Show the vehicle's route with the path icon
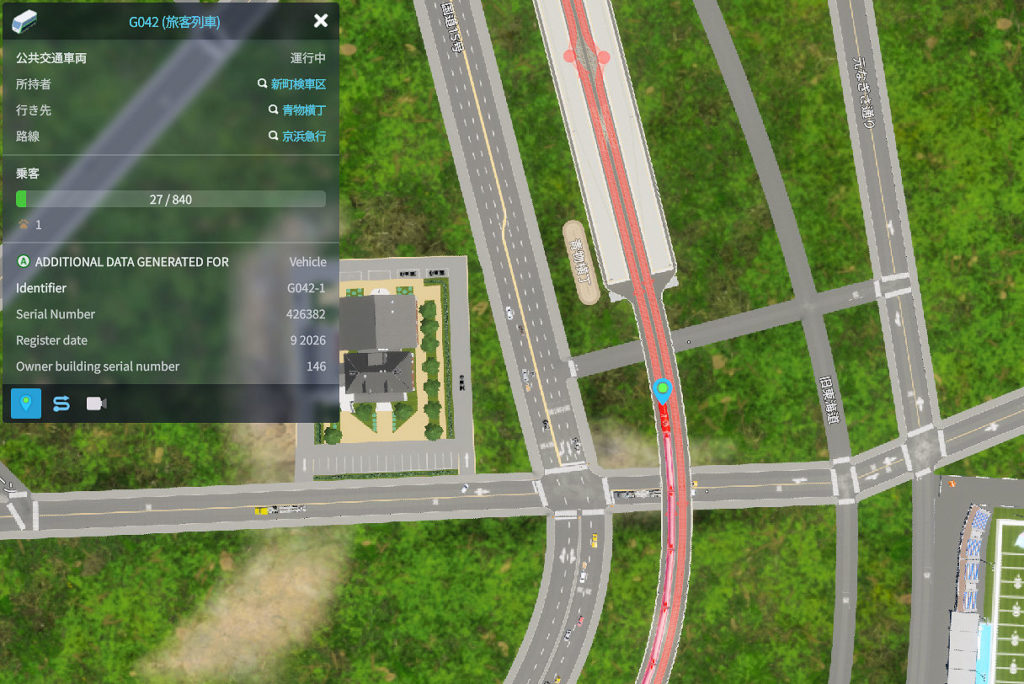 [61, 403]
